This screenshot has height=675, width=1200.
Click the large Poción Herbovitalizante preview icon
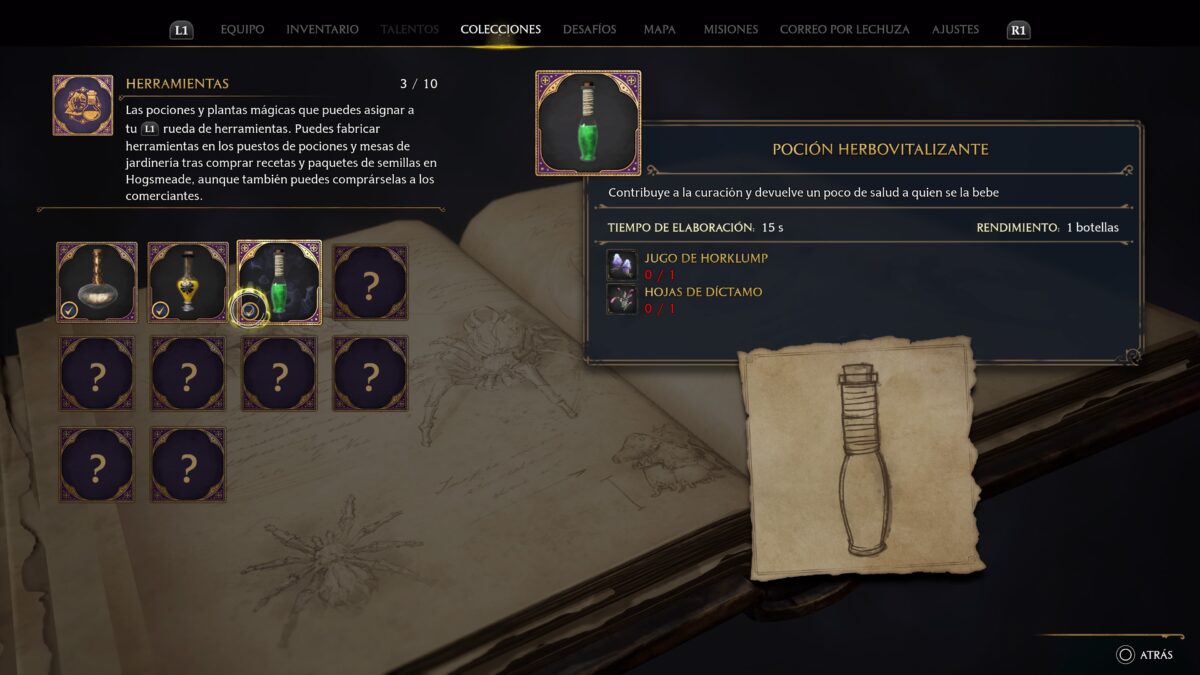point(588,123)
